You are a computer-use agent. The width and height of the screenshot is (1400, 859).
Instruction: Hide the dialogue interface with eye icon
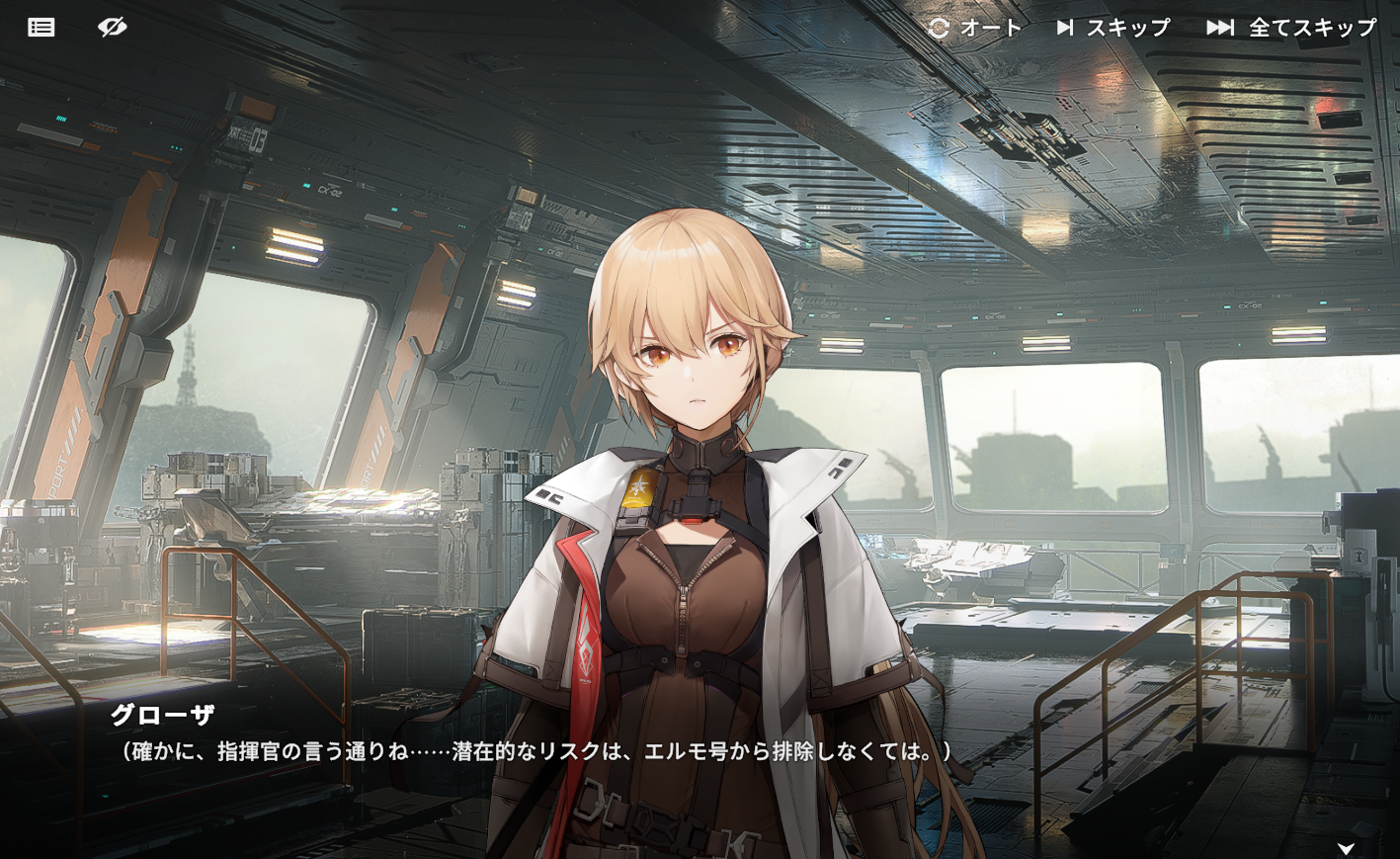(113, 28)
